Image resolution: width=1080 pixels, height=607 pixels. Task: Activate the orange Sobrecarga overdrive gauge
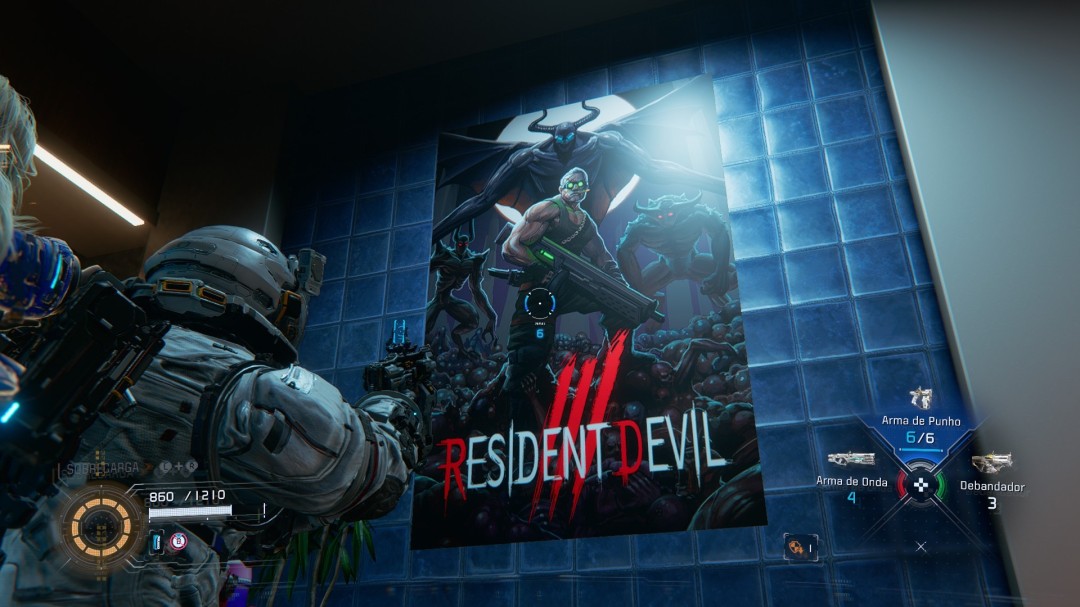pos(101,522)
